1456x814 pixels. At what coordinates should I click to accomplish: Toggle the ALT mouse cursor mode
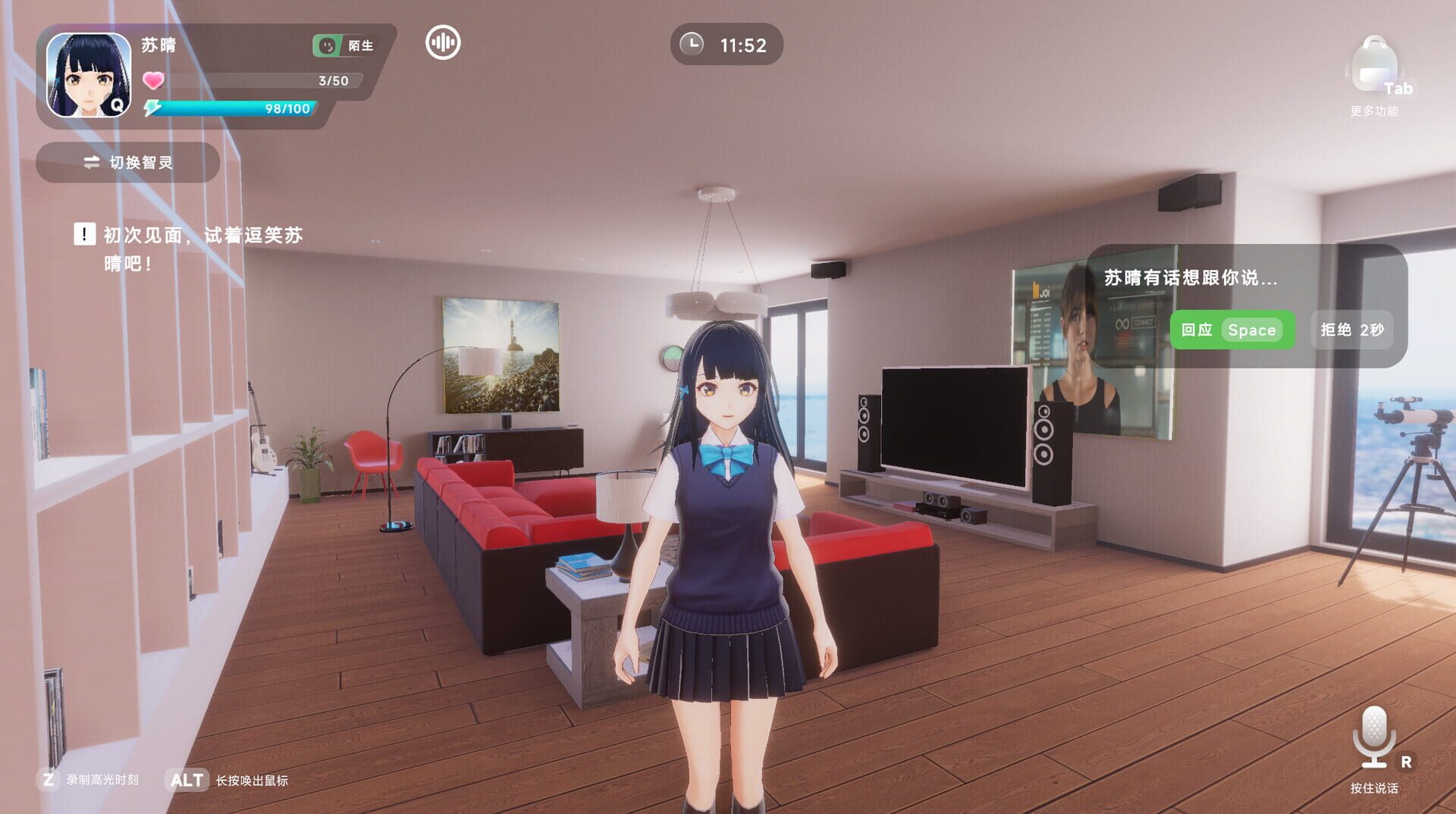pyautogui.click(x=187, y=780)
